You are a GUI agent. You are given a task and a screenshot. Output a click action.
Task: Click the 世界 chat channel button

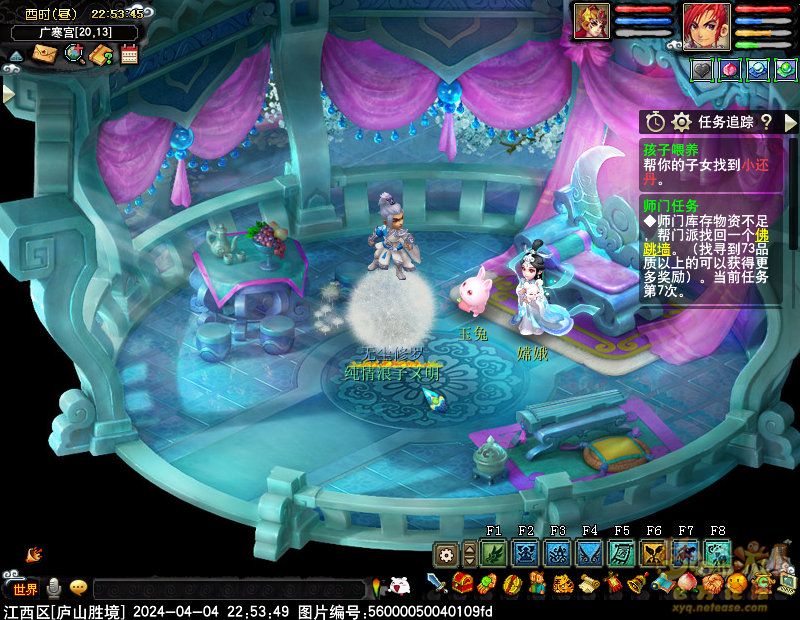tap(25, 588)
